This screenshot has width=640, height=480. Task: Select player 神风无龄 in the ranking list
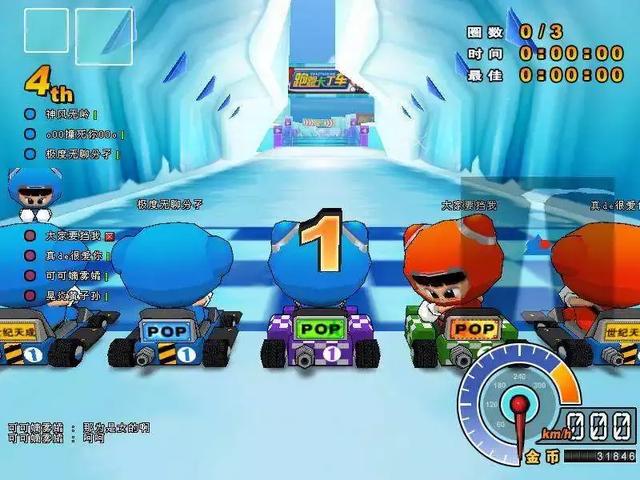click(68, 115)
